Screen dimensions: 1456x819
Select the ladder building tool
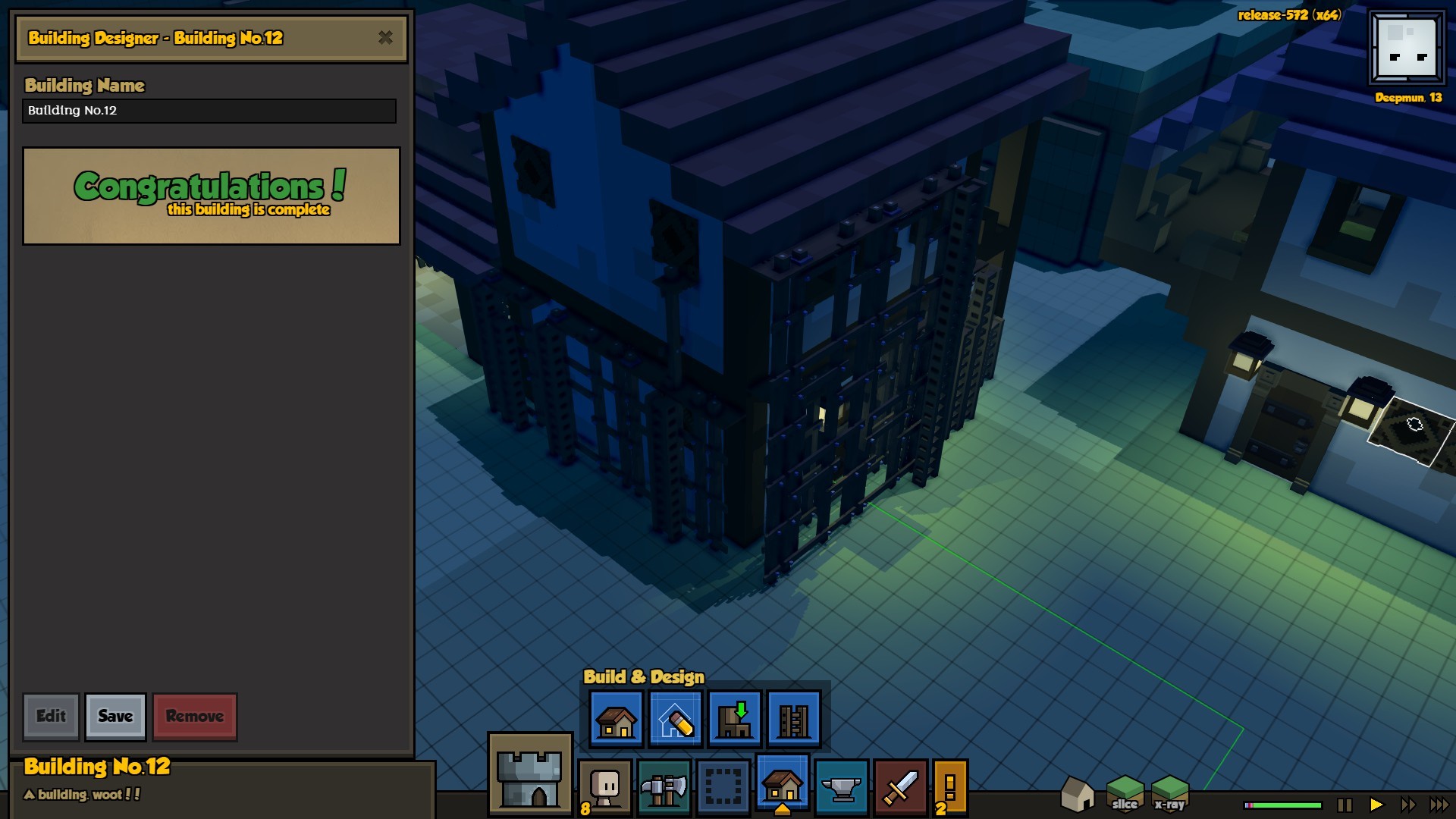(793, 719)
